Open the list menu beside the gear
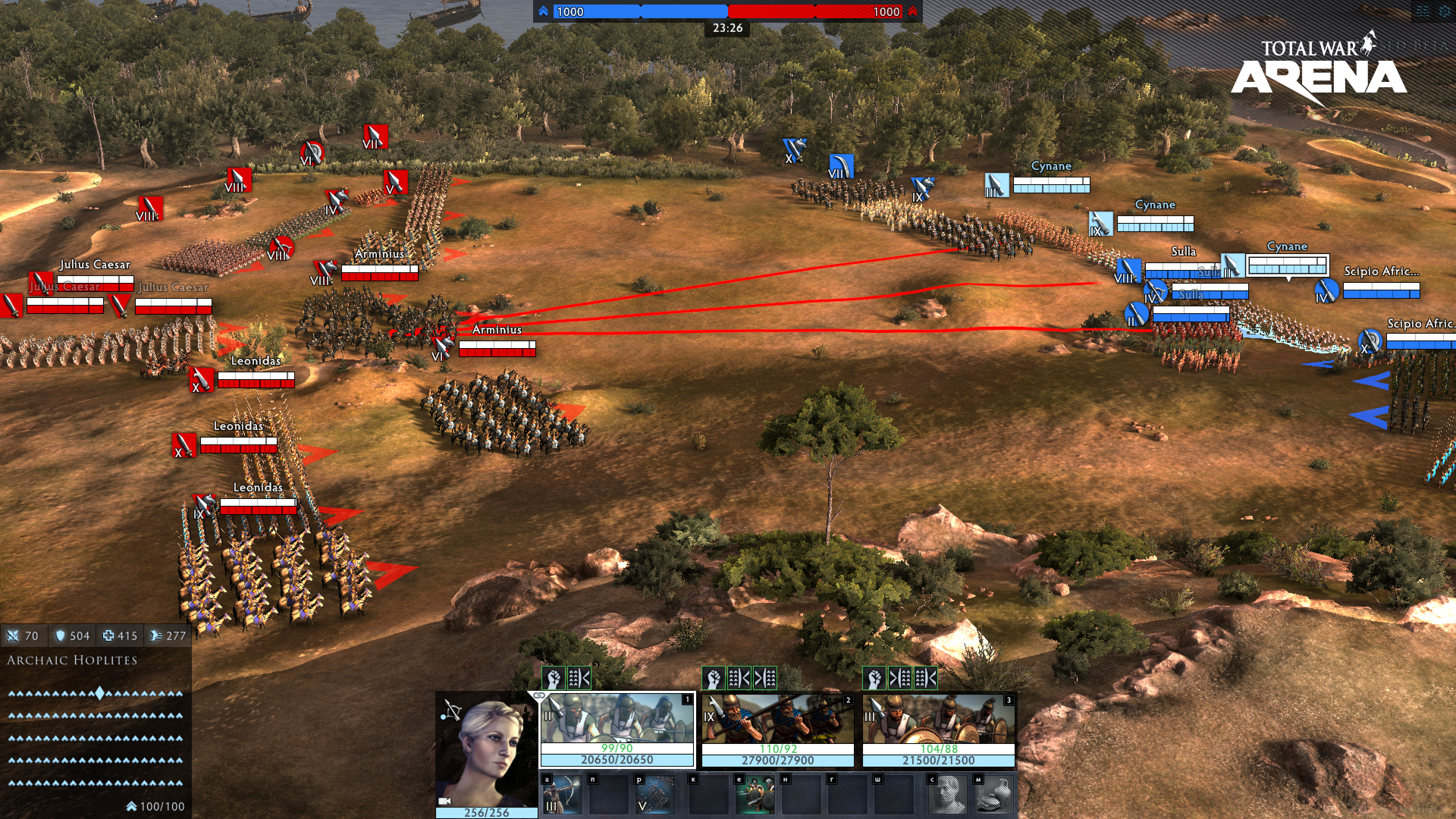 (1422, 11)
